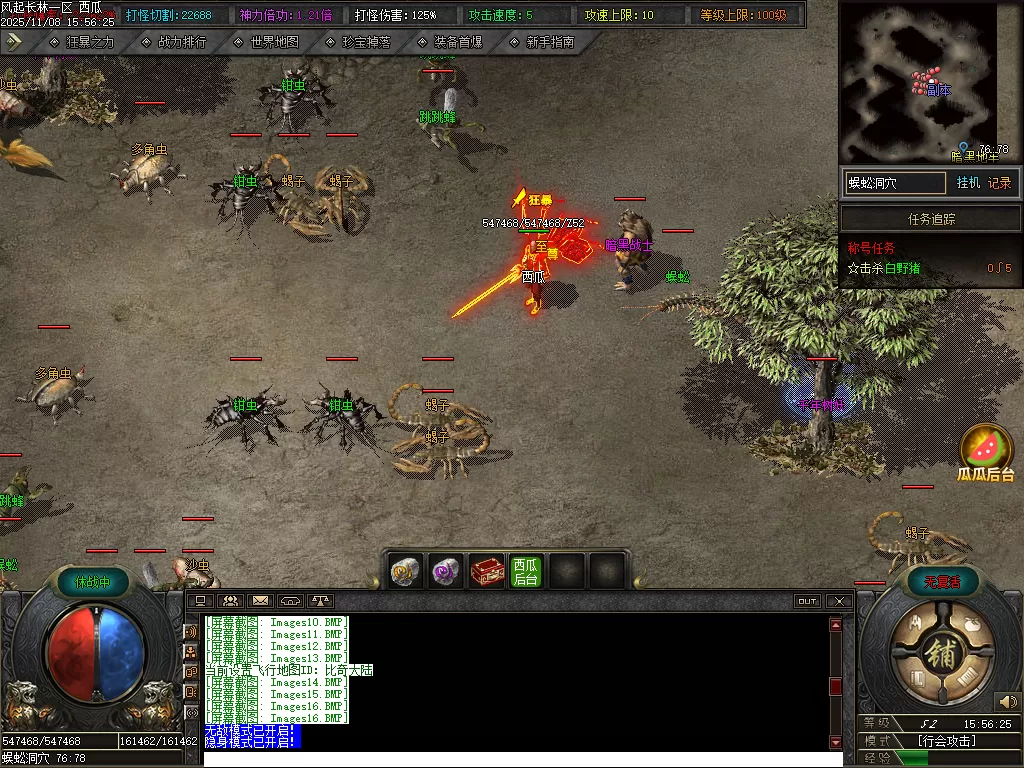The width and height of the screenshot is (1024, 768).
Task: Open the red treasure chest hotbar item
Action: pos(486,571)
